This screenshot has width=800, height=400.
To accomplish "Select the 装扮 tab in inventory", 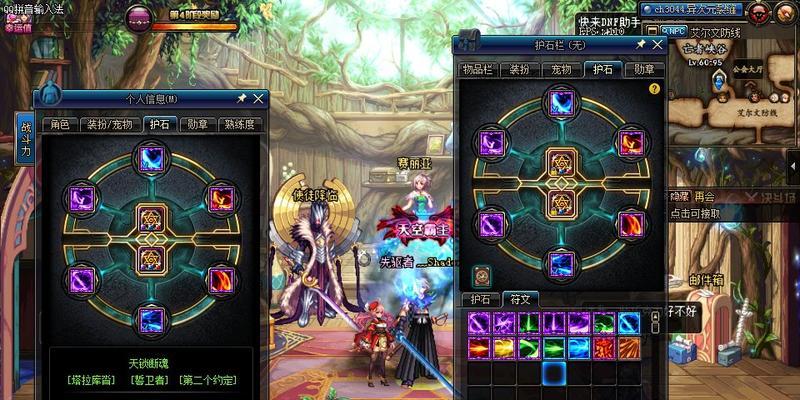I will (520, 69).
